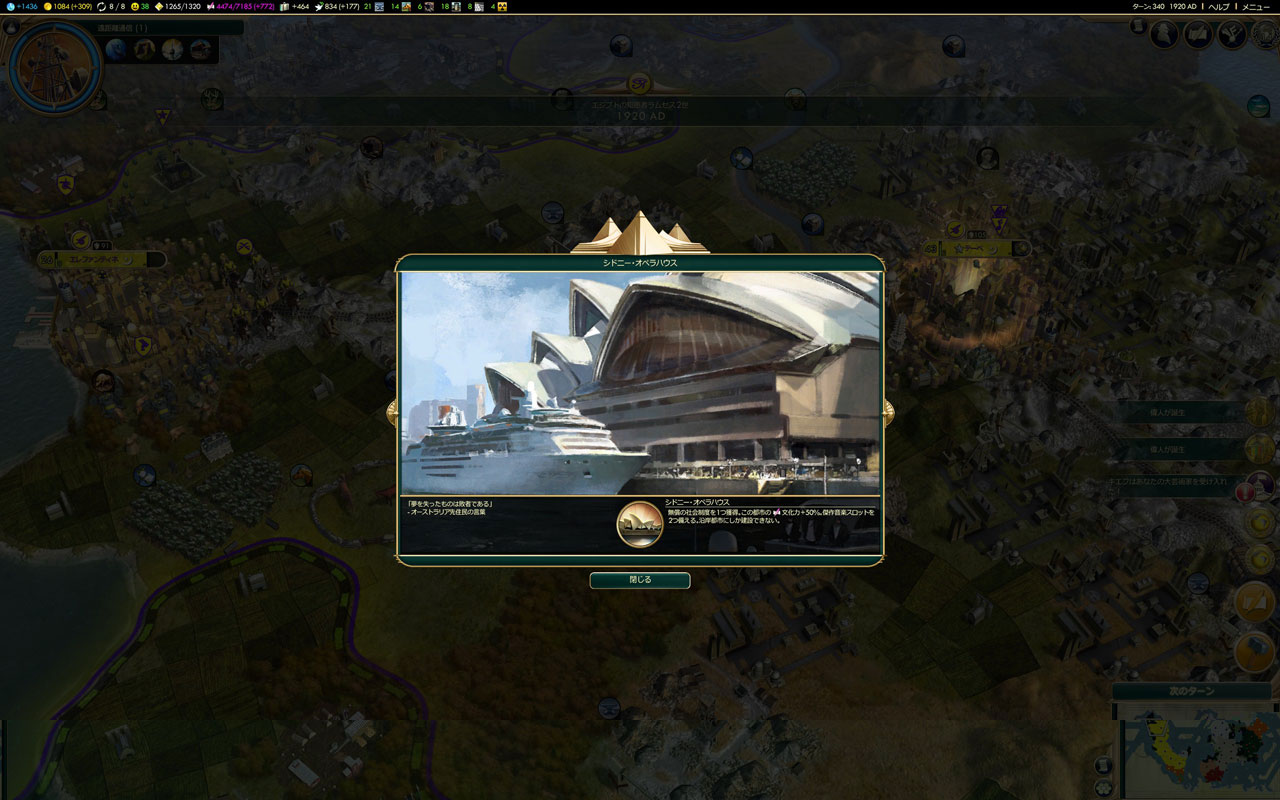Image resolution: width=1280 pixels, height=800 pixels.
Task: Click the world minimap
Action: tap(1193, 748)
